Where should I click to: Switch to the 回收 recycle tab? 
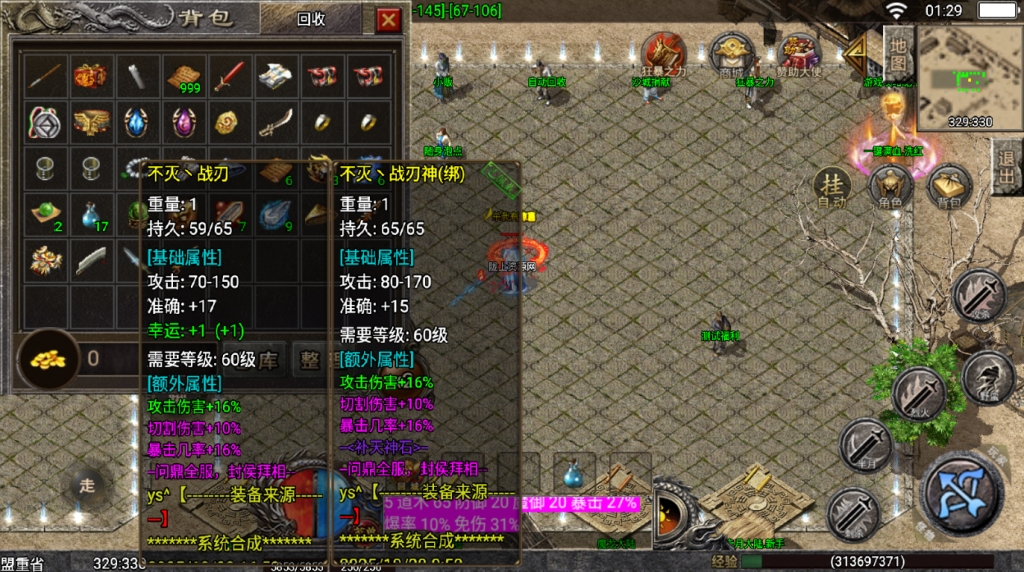312,19
